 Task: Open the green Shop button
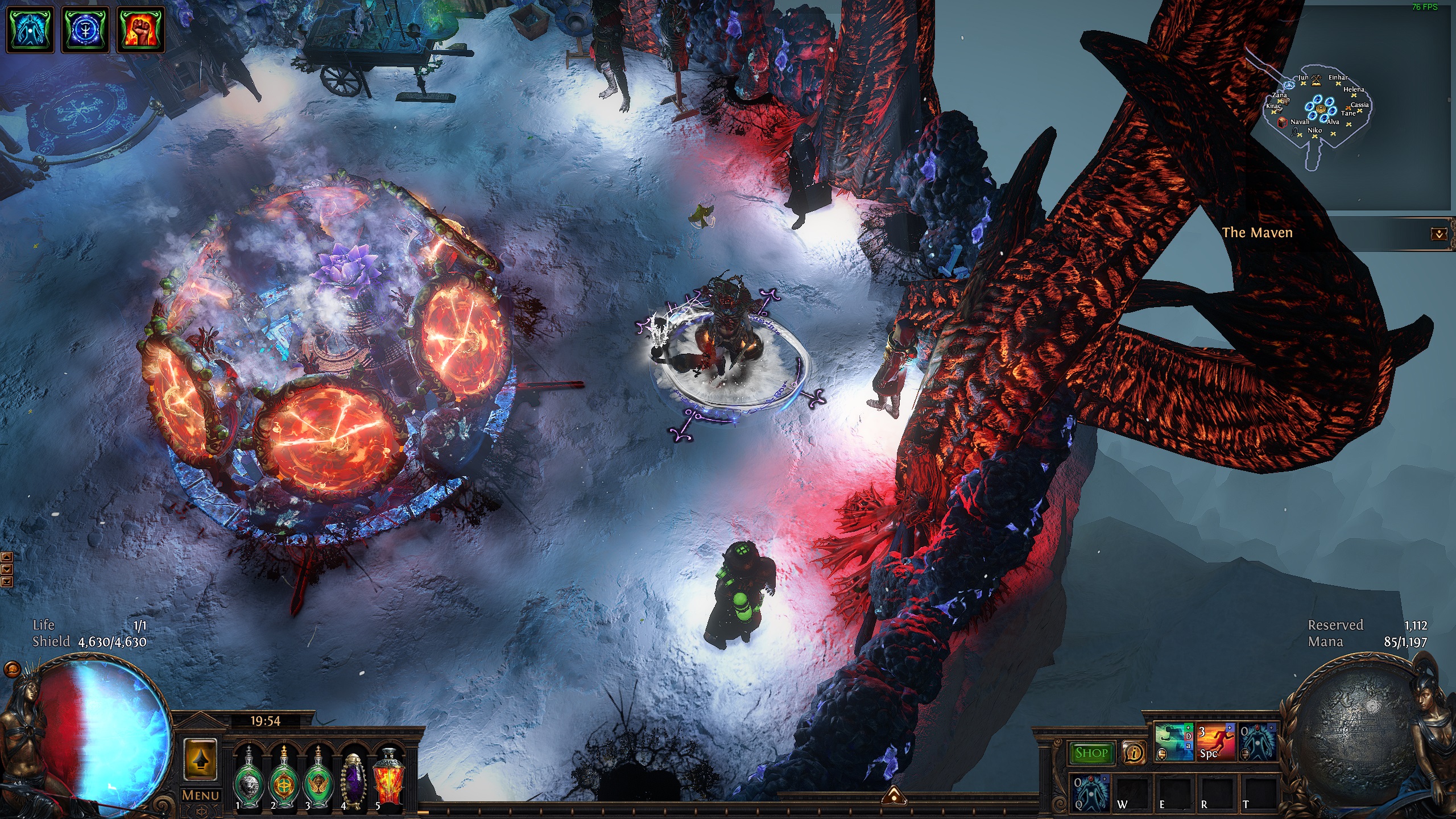[x=1091, y=753]
